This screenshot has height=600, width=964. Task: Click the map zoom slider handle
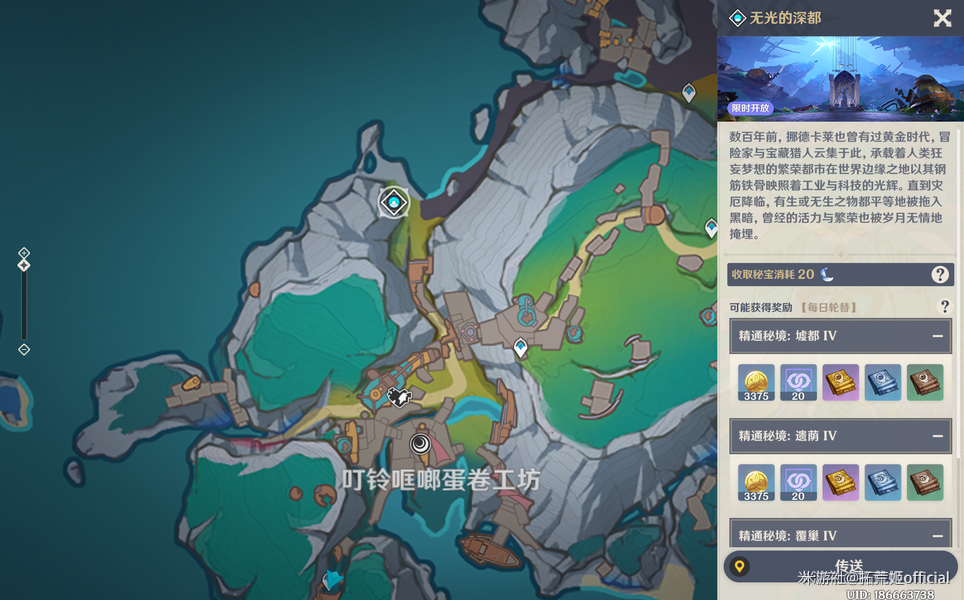[24, 265]
